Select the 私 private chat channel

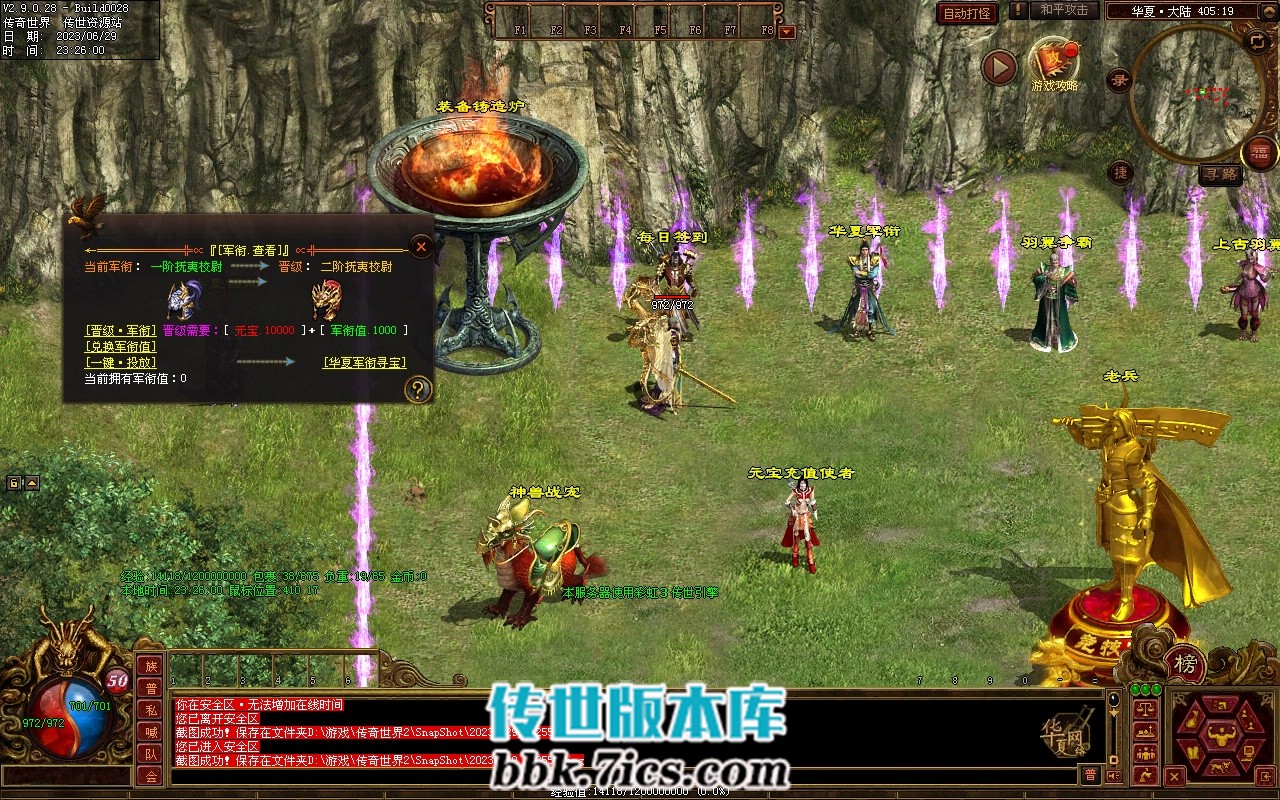[x=150, y=710]
